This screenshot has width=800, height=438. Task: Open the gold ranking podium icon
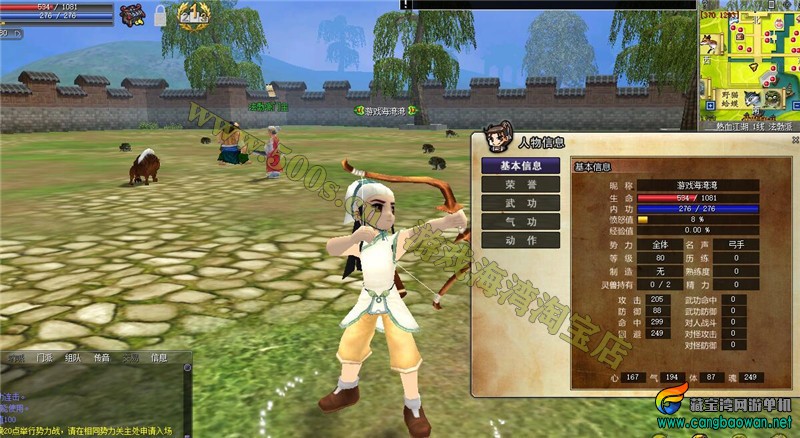coord(192,14)
